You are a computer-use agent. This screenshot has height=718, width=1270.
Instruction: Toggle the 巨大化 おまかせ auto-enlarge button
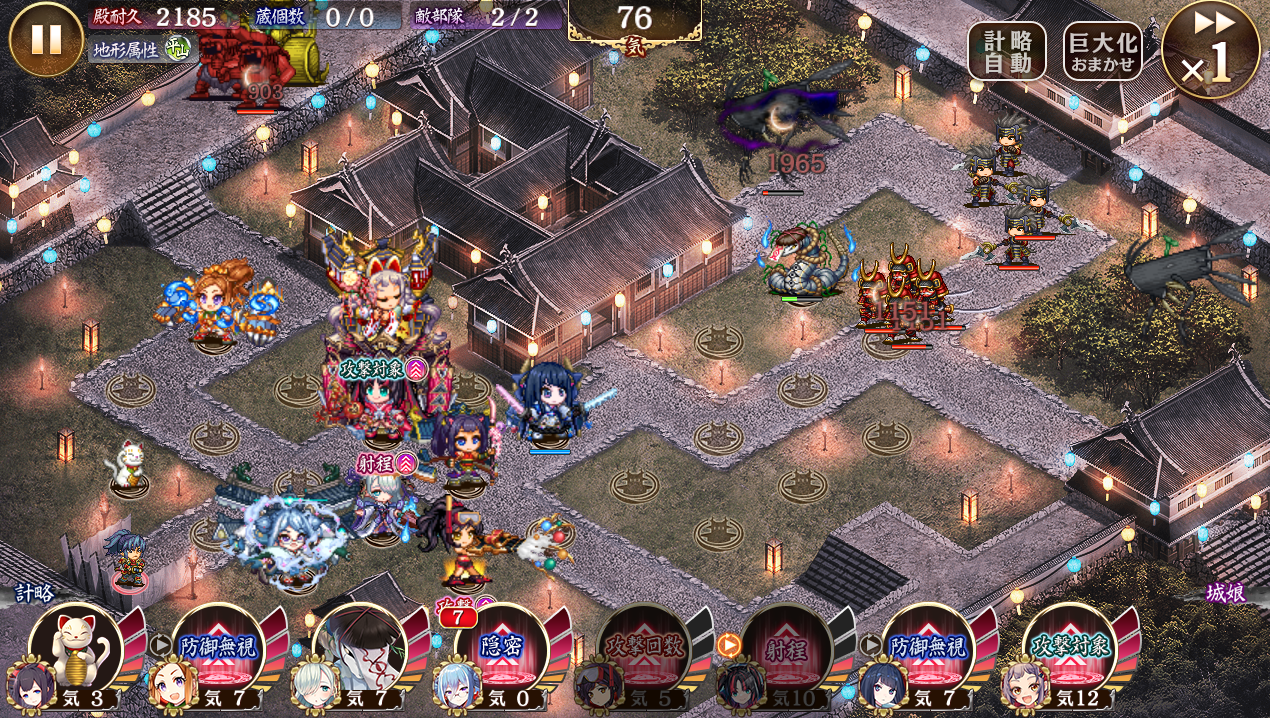(1102, 51)
